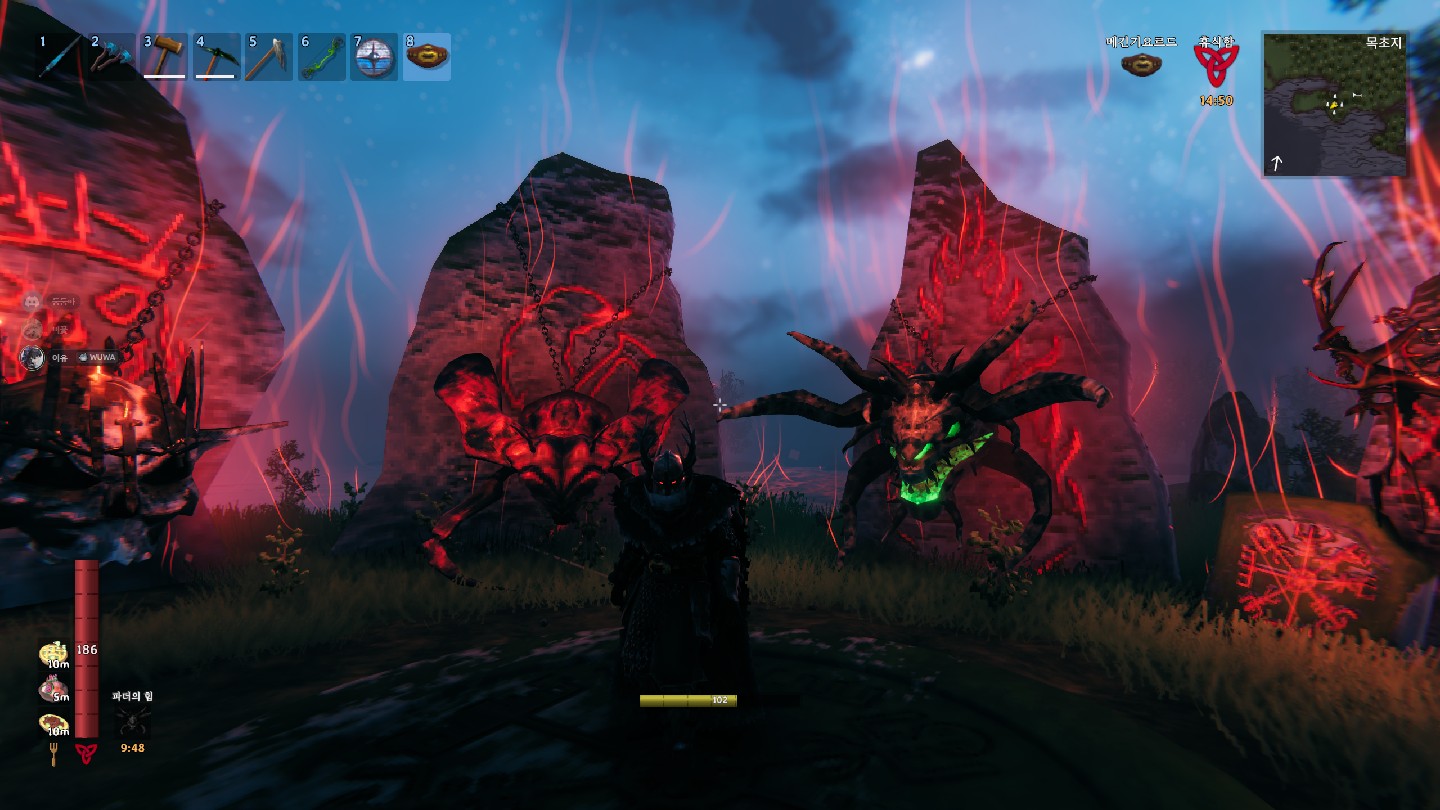Choose the green pickaxe in slot 4
Screen dimensions: 1440x810
(218, 57)
